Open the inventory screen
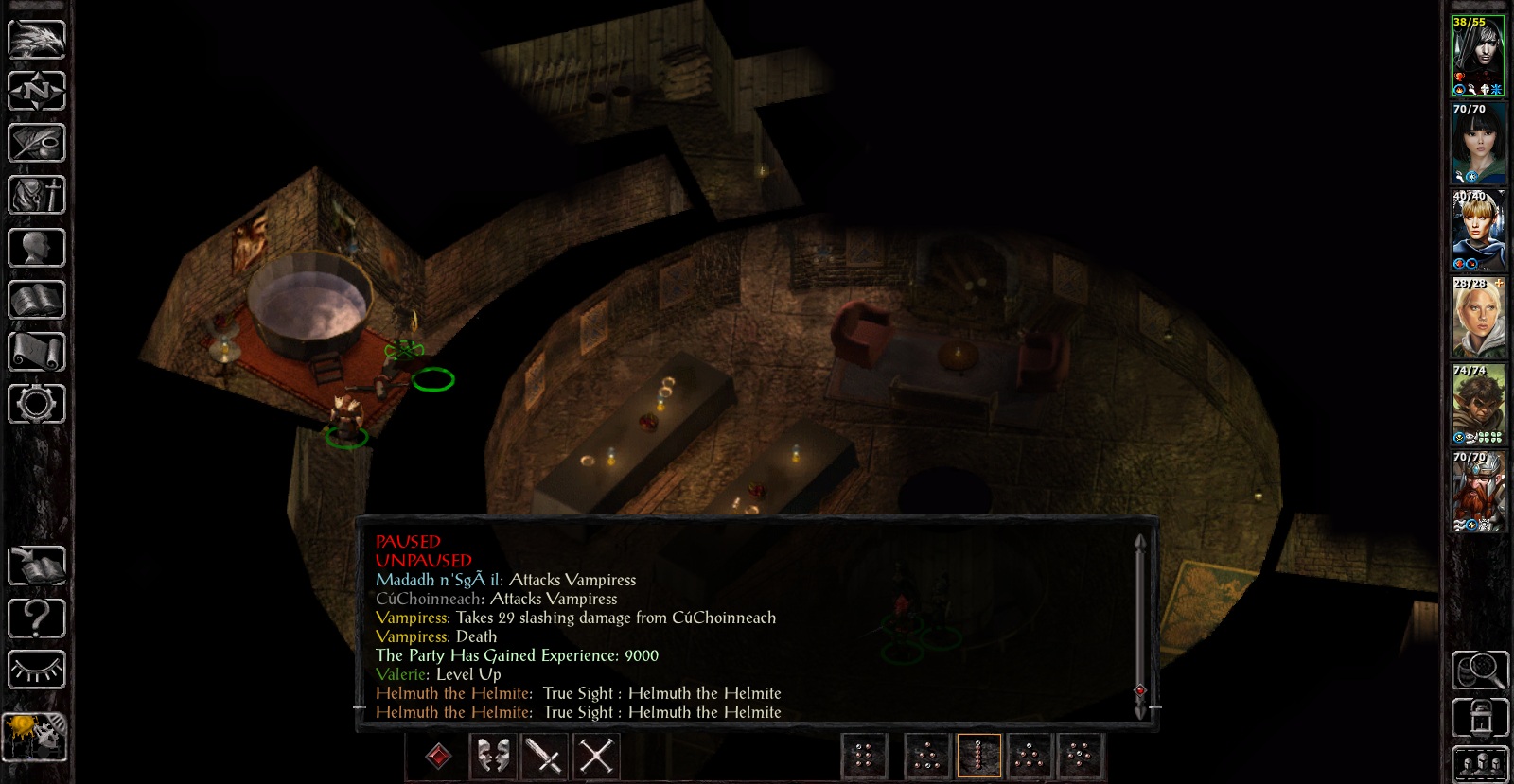The image size is (1514, 784). (x=37, y=196)
